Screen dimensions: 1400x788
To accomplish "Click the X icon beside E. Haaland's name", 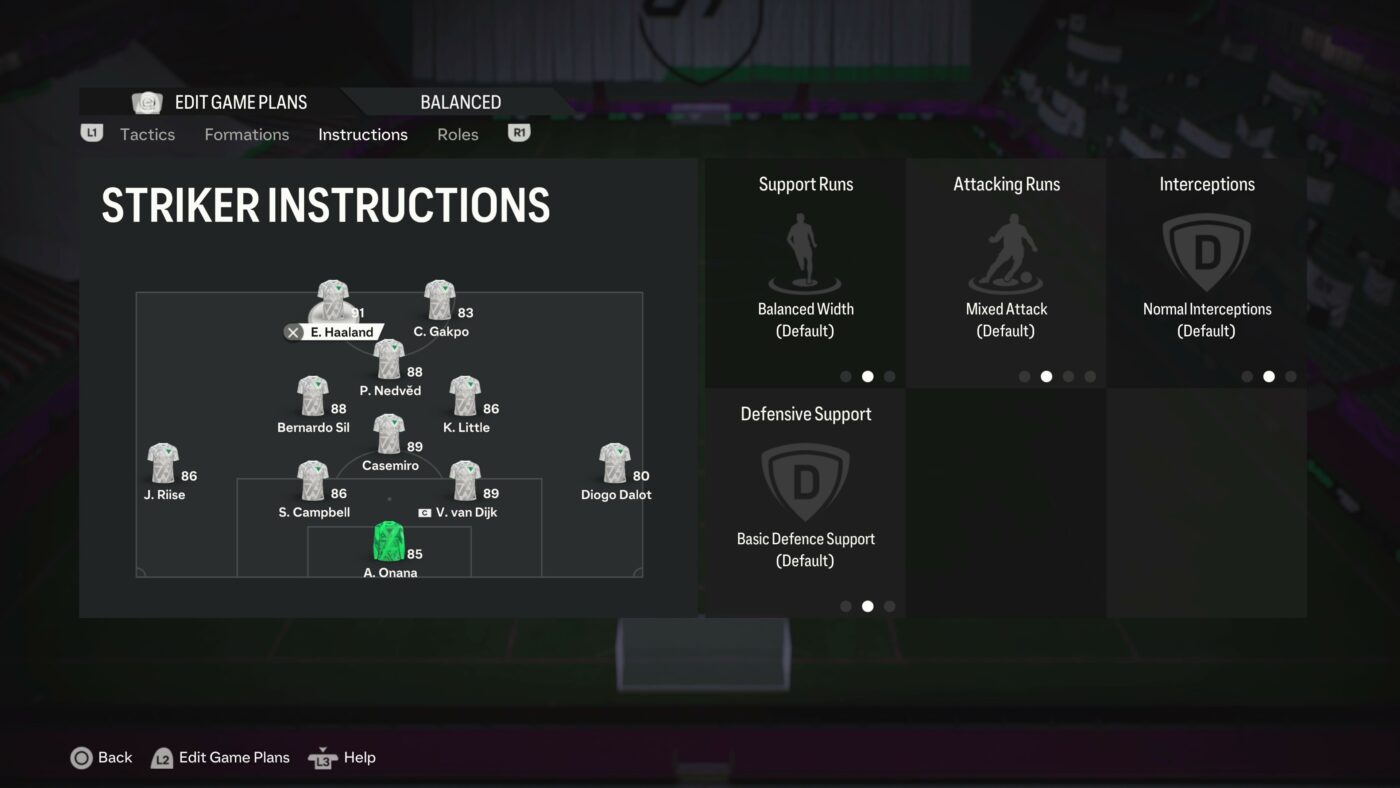I will 293,332.
